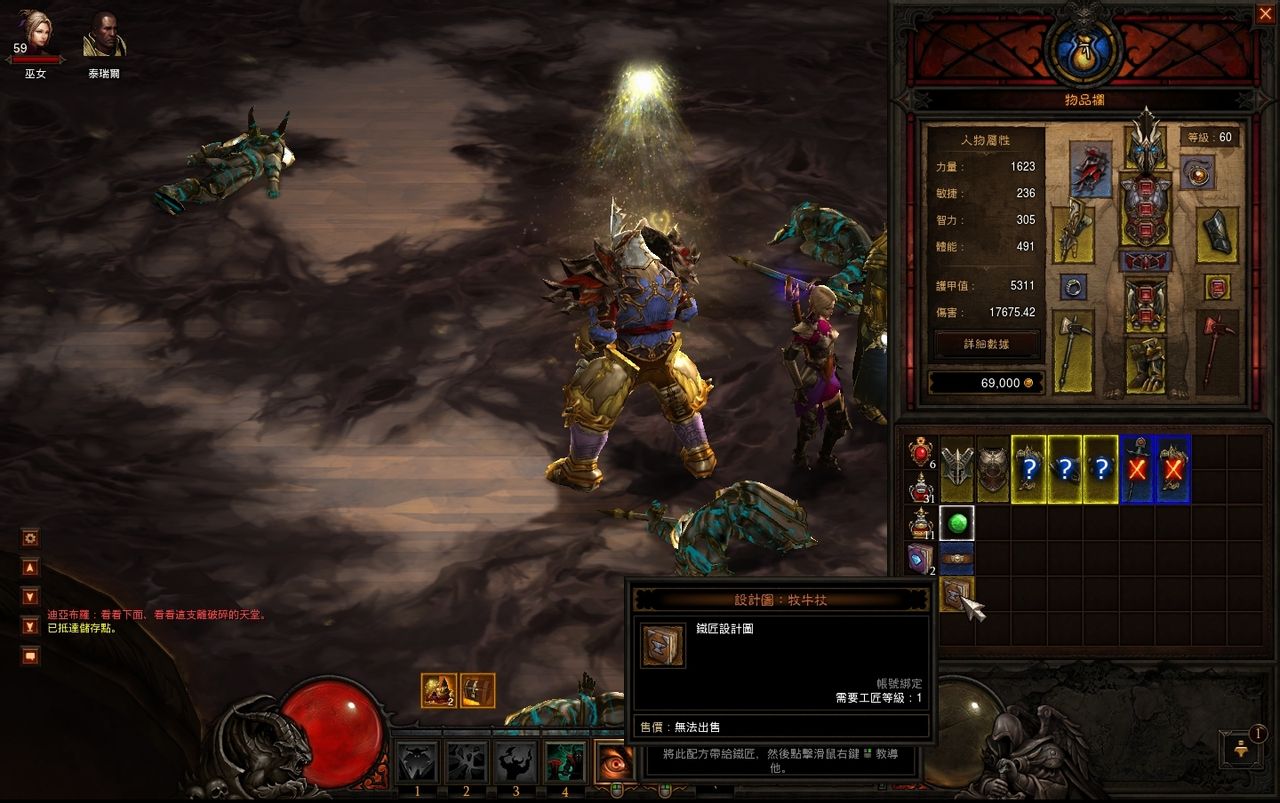
Task: Select the equipped red shoulder armor slot
Action: (1090, 169)
